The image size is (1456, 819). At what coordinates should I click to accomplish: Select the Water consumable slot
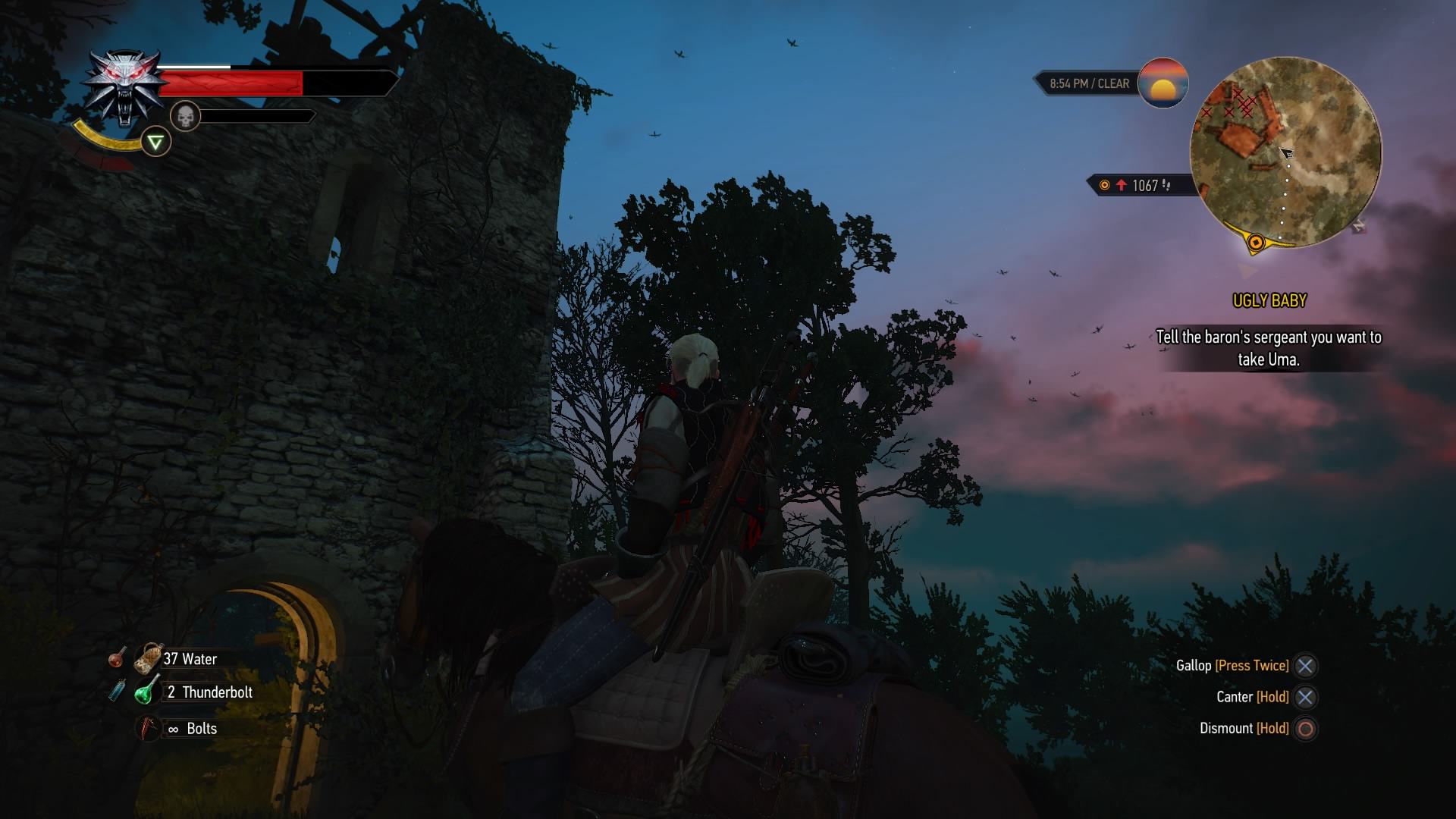coord(149,658)
